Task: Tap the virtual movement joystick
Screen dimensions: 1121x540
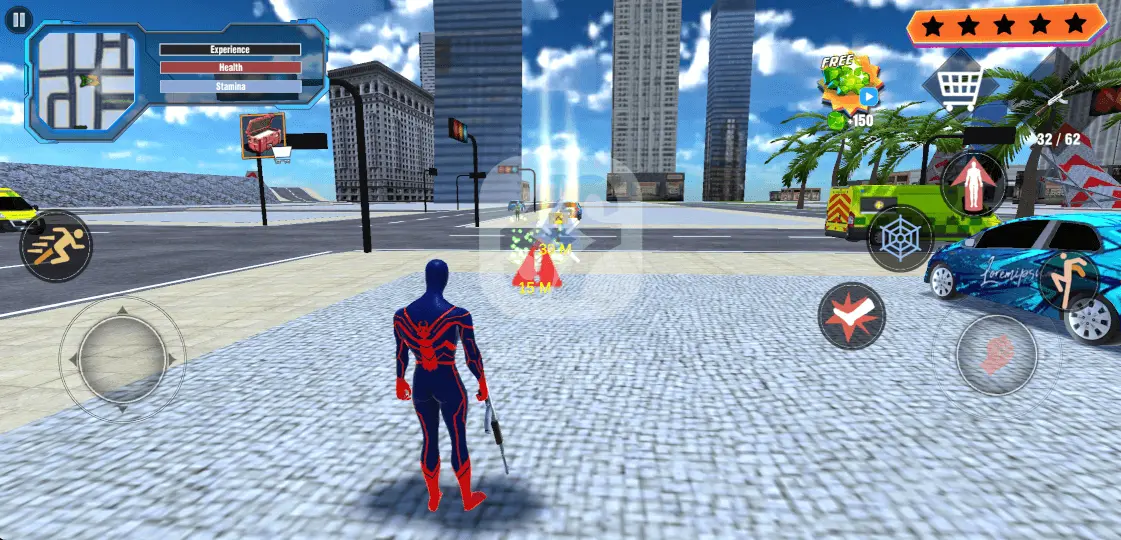Action: [122, 356]
